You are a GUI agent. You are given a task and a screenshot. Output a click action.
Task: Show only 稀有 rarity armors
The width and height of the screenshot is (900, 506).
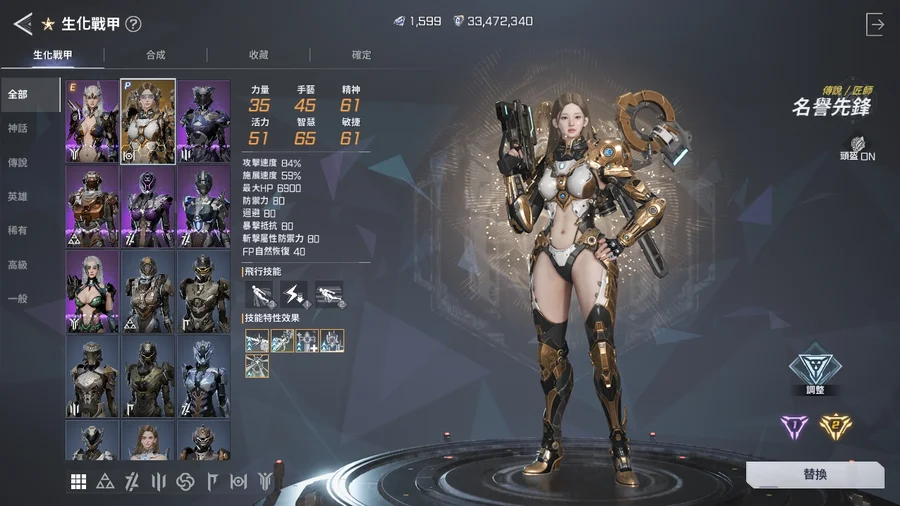pos(18,231)
